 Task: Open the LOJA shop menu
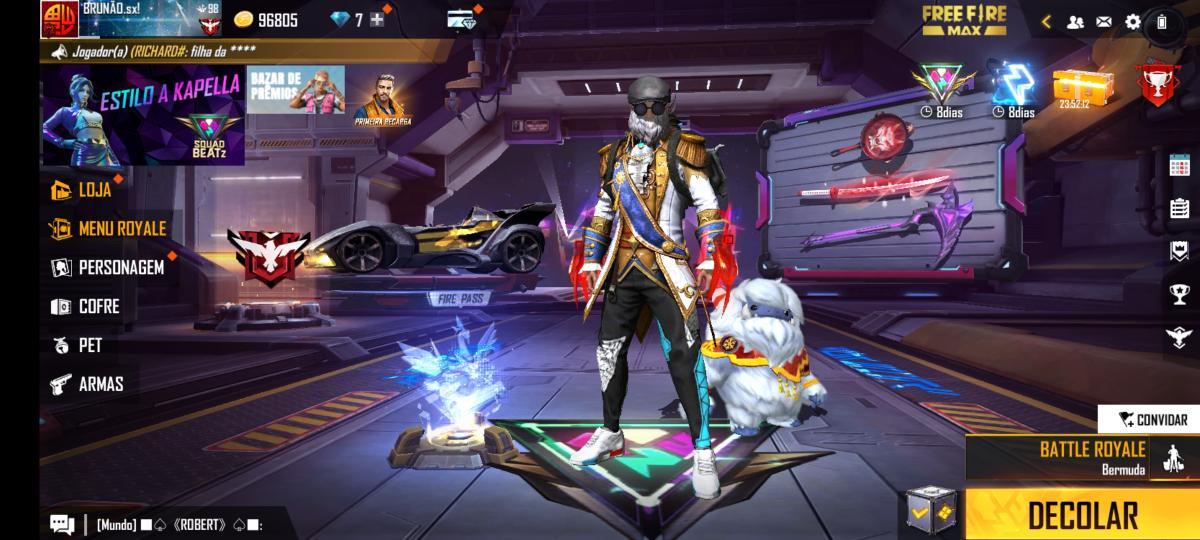click(x=94, y=190)
